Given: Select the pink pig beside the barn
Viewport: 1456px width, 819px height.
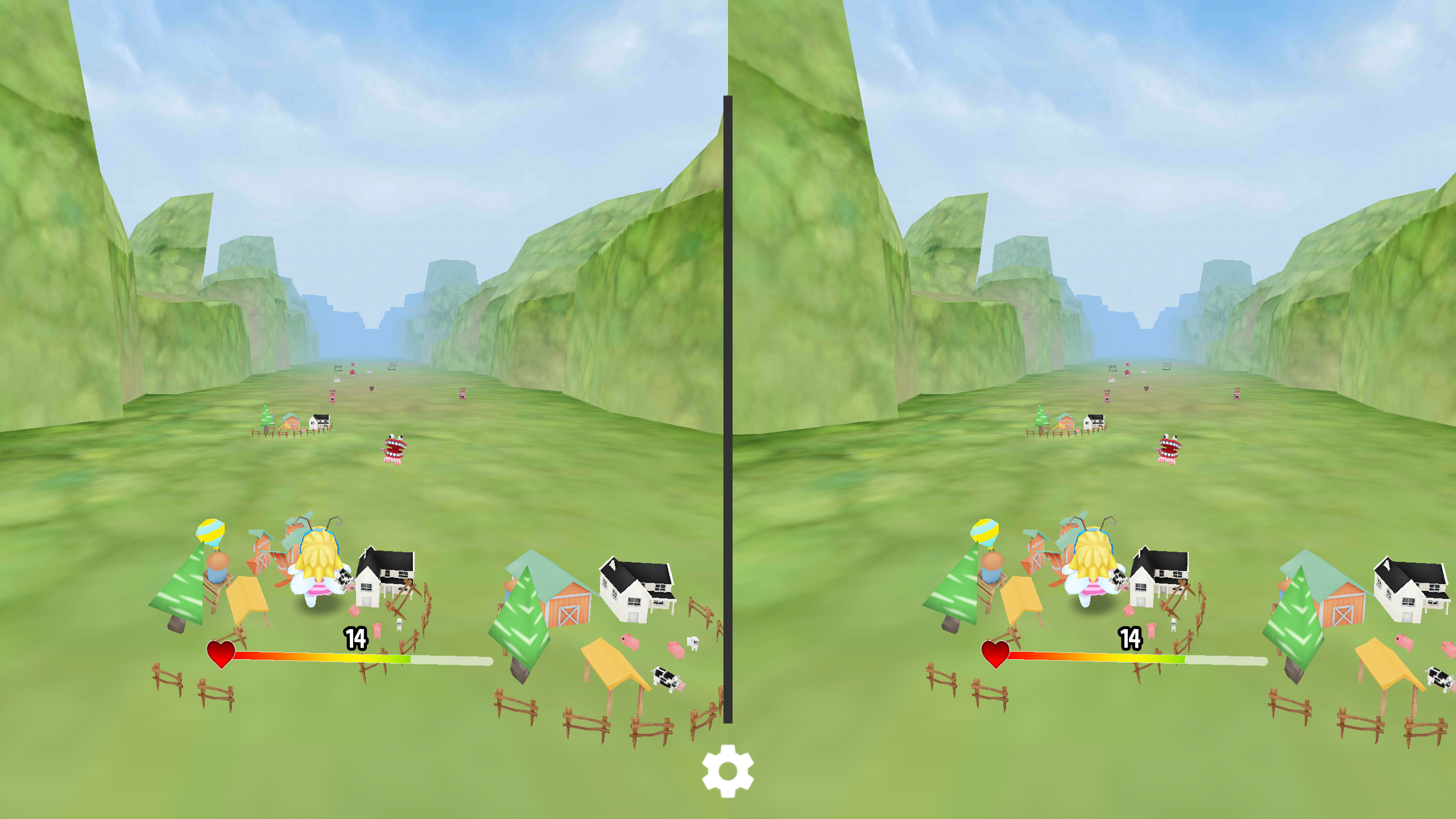Looking at the screenshot, I should pyautogui.click(x=629, y=642).
